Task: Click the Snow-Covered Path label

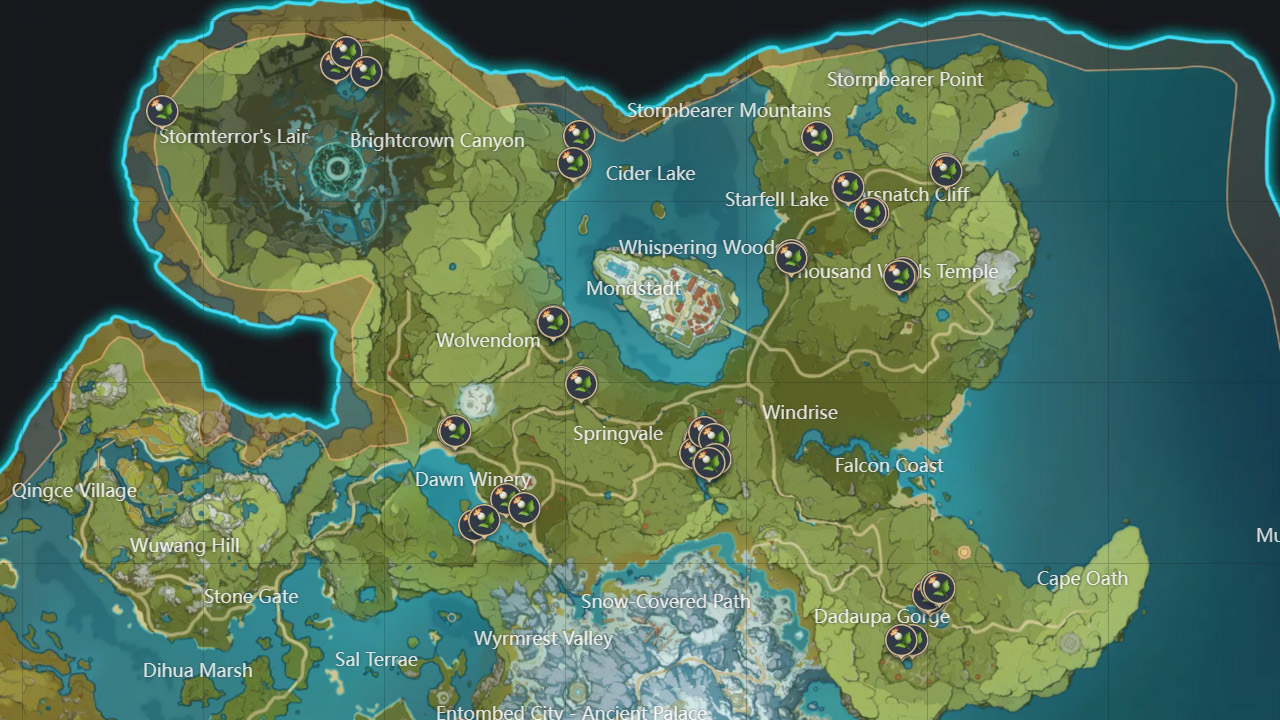Action: [x=666, y=602]
